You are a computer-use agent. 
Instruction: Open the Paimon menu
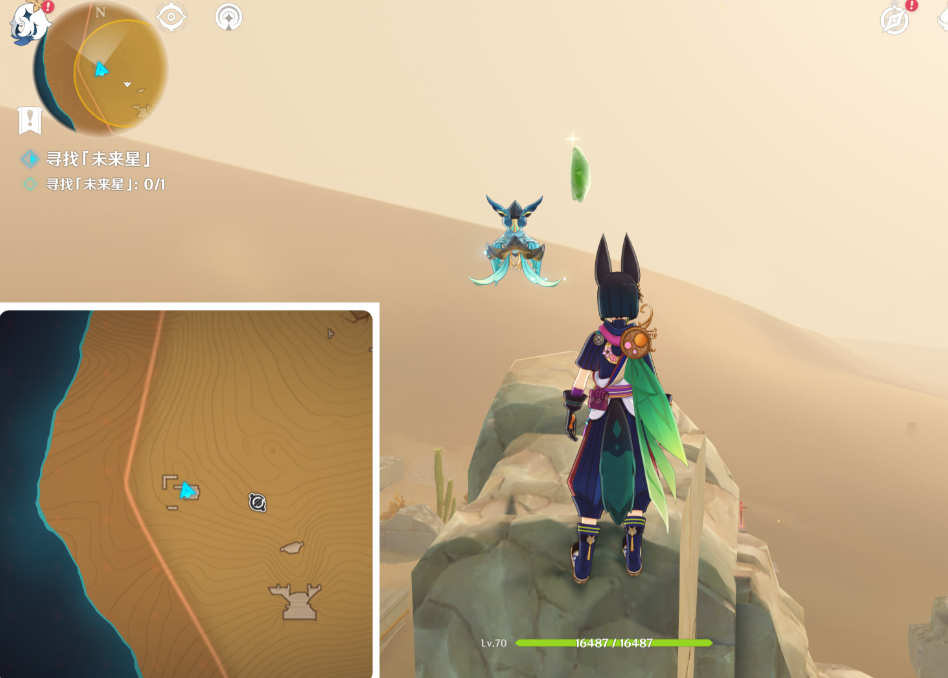pyautogui.click(x=27, y=22)
